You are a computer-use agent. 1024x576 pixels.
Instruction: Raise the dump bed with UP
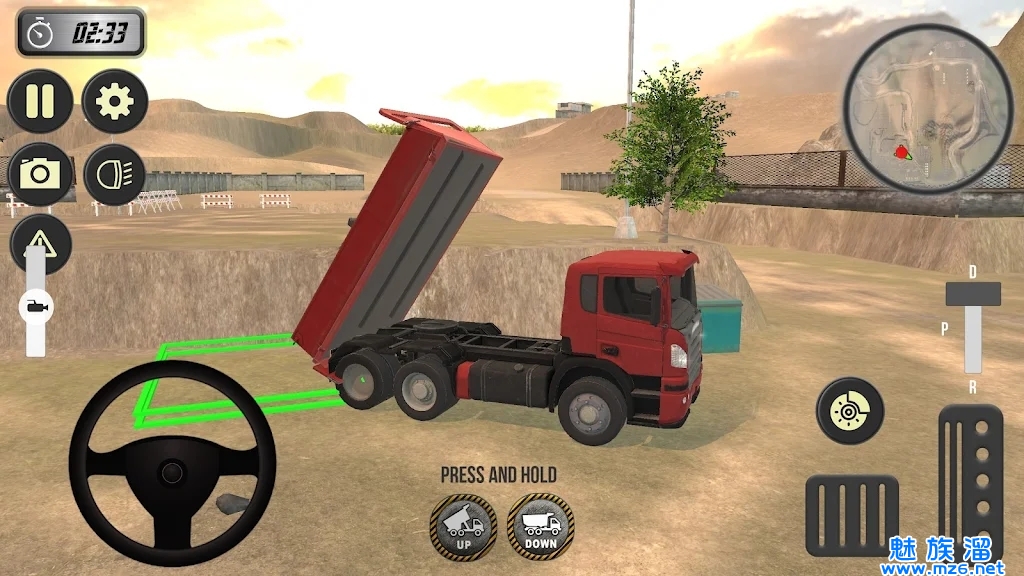coord(463,526)
